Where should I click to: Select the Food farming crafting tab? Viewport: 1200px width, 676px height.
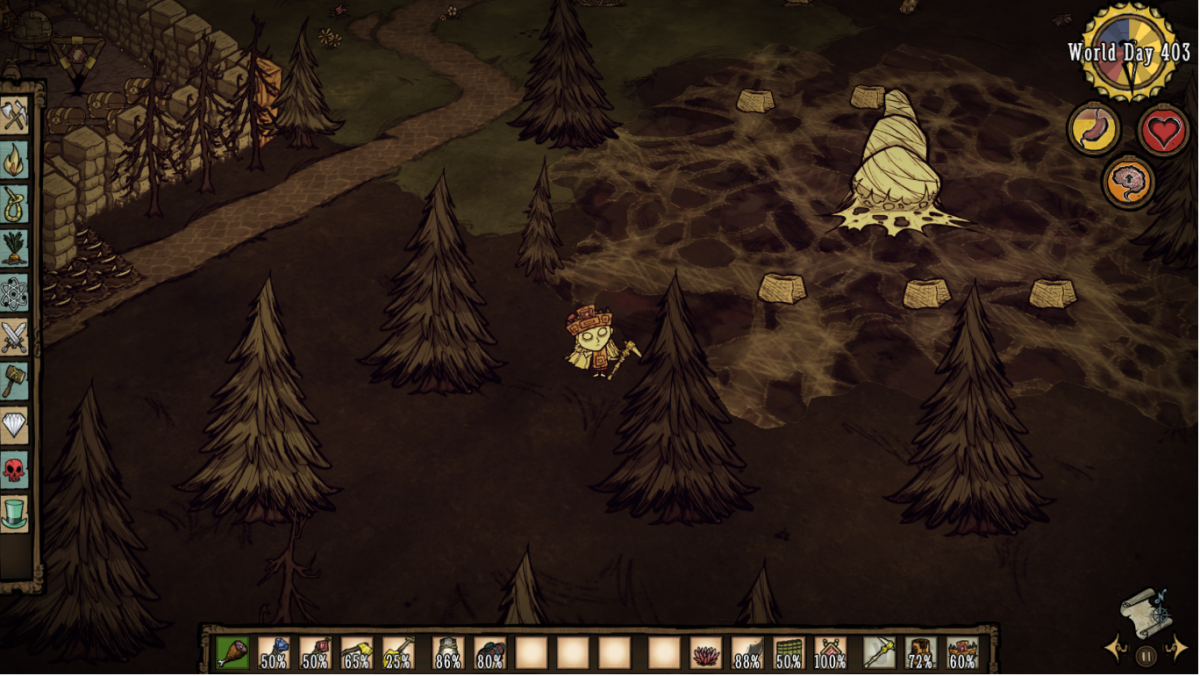(14, 249)
